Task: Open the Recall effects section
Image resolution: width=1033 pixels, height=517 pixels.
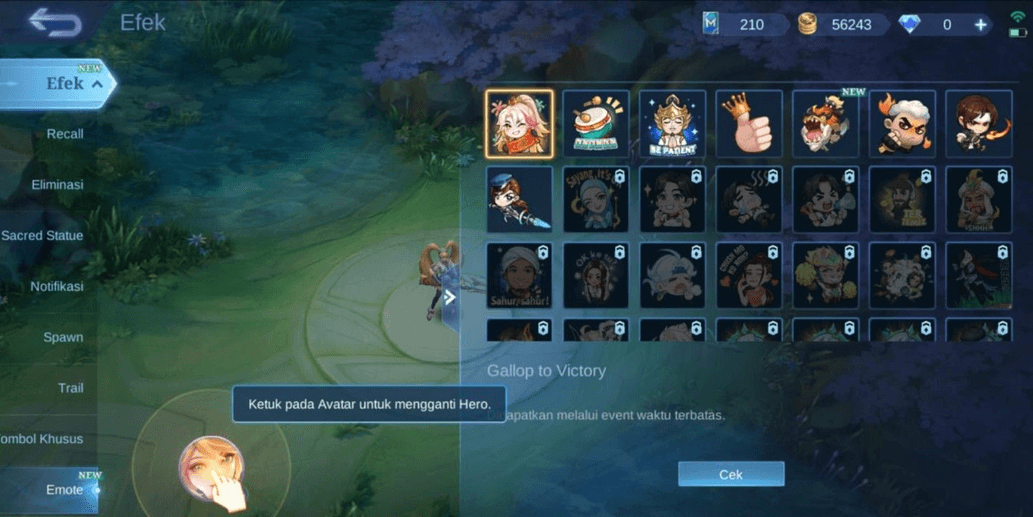Action: pyautogui.click(x=65, y=134)
